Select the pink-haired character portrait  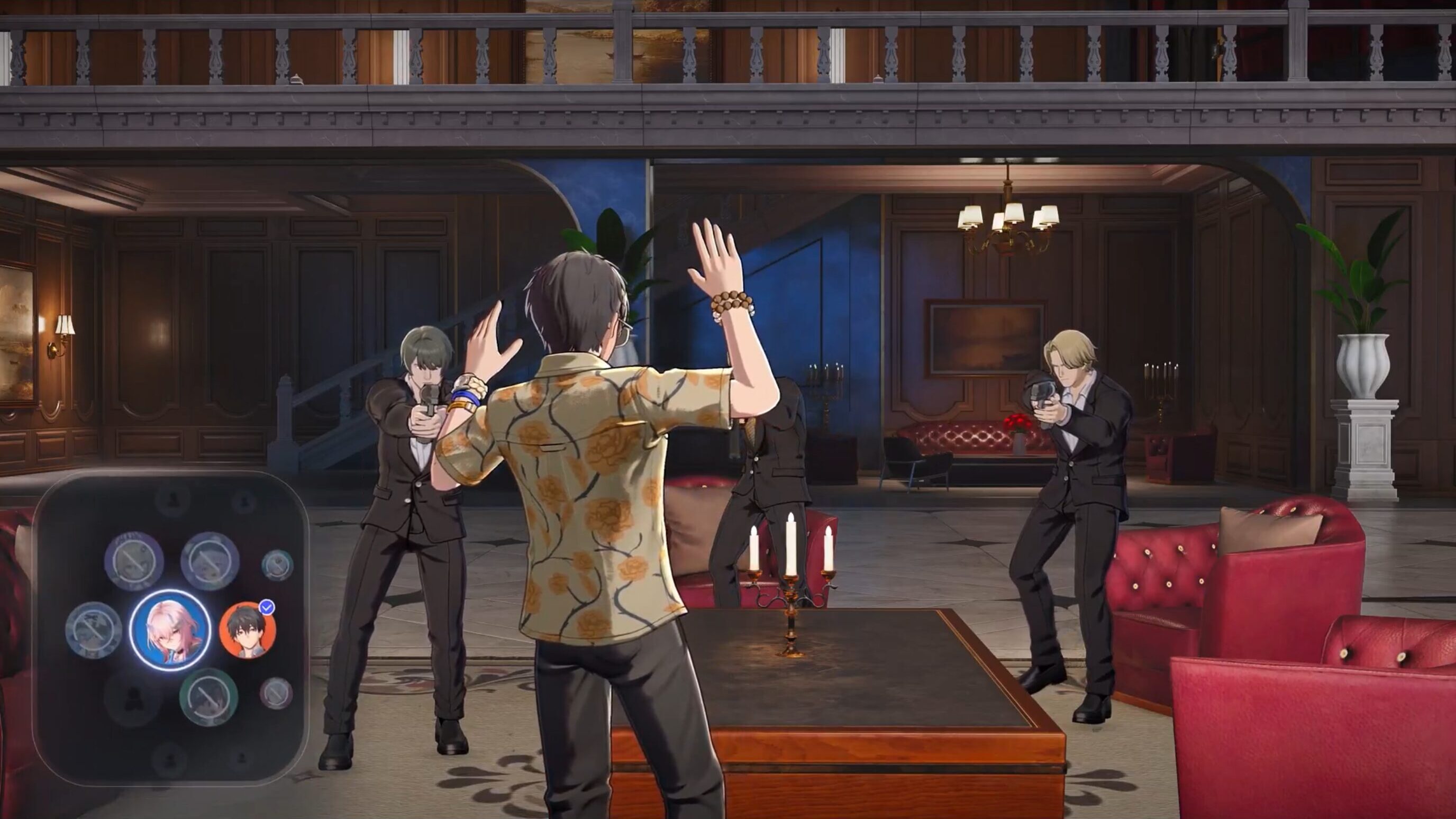169,630
